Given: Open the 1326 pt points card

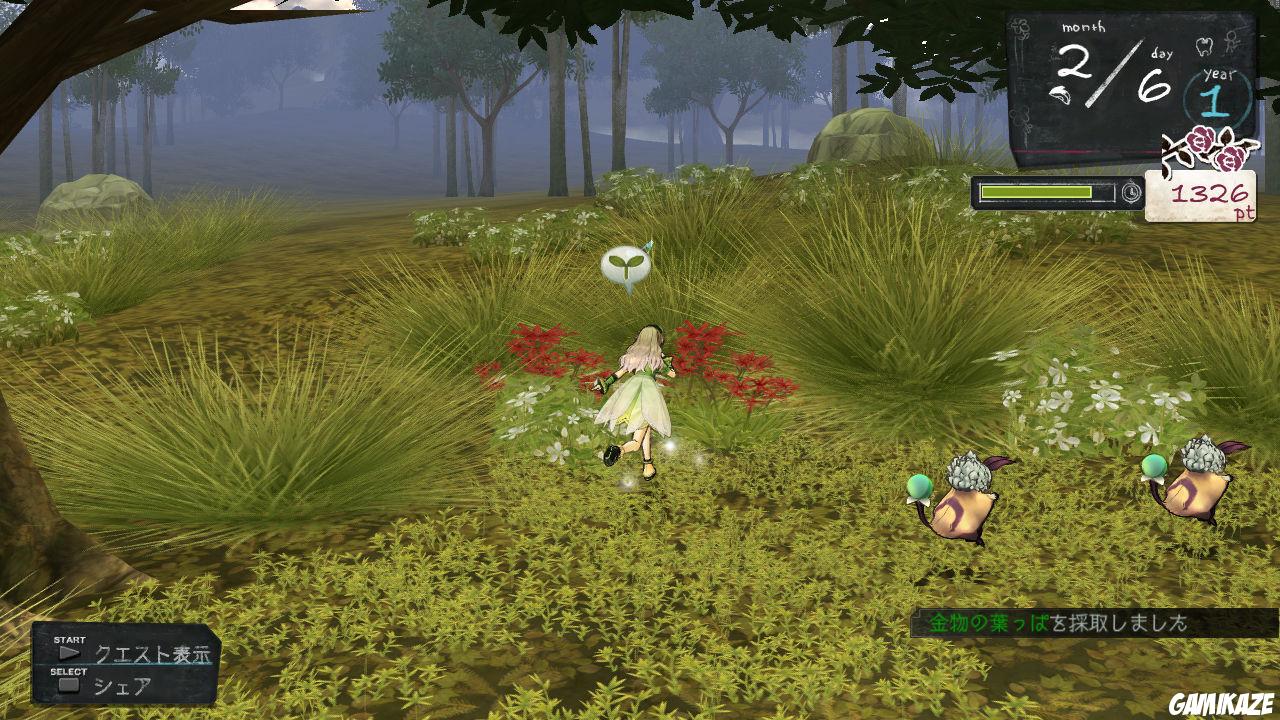Looking at the screenshot, I should (x=1205, y=195).
